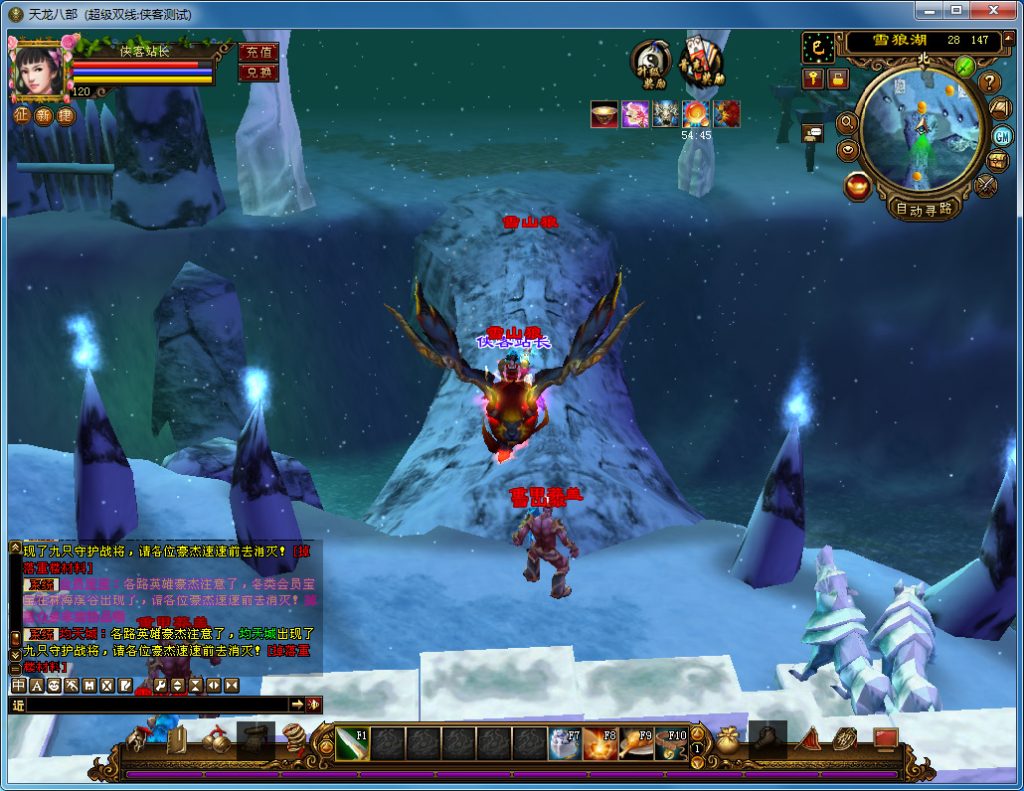The height and width of the screenshot is (791, 1024).
Task: Open the money bag icon on the bottom bar
Action: [729, 739]
